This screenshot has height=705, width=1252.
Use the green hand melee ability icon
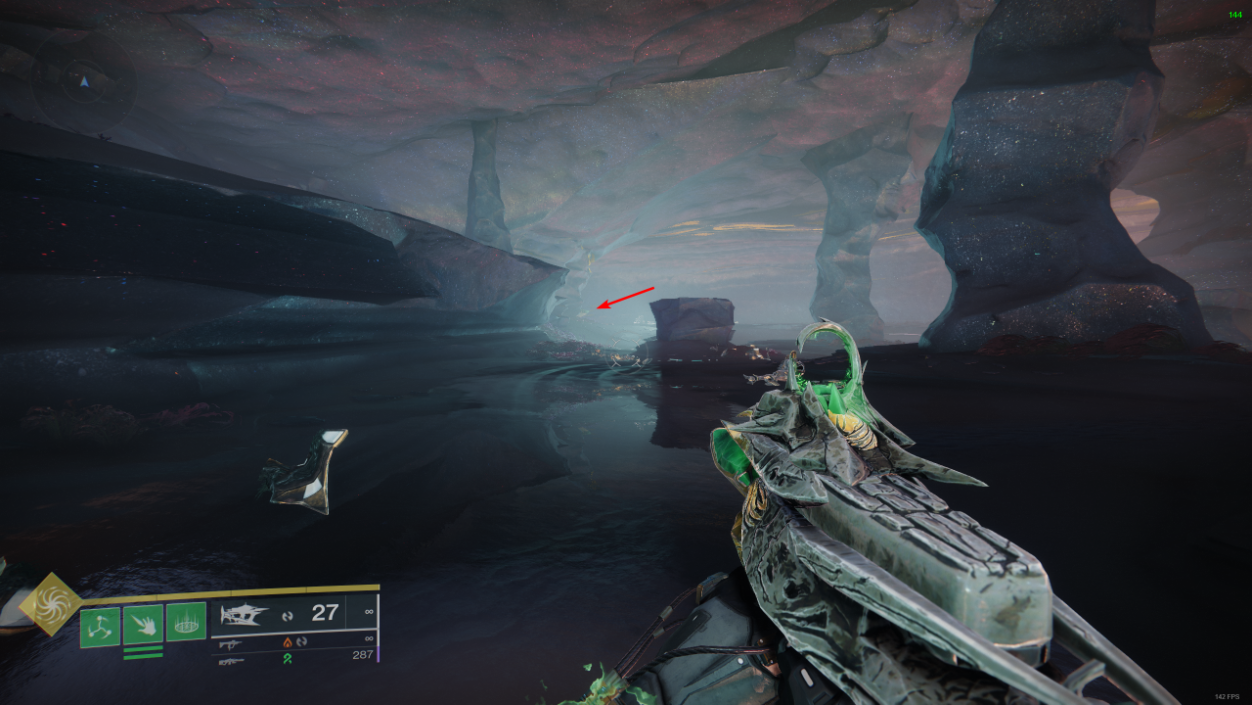(143, 625)
